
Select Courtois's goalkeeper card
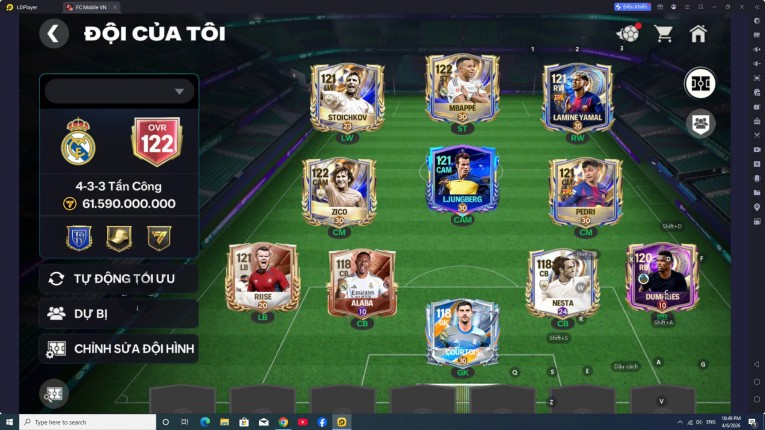[x=461, y=333]
